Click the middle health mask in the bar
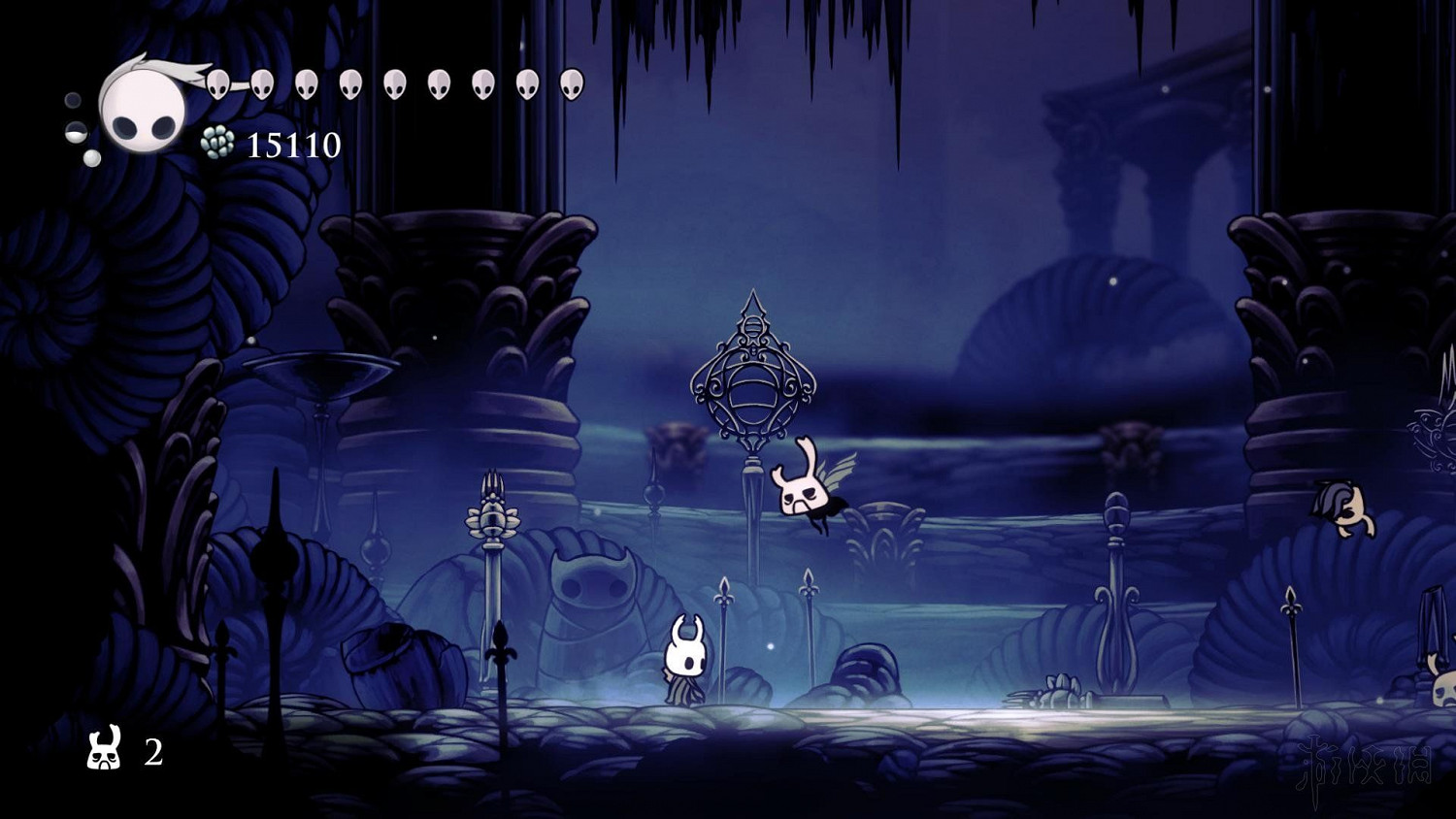 [393, 85]
